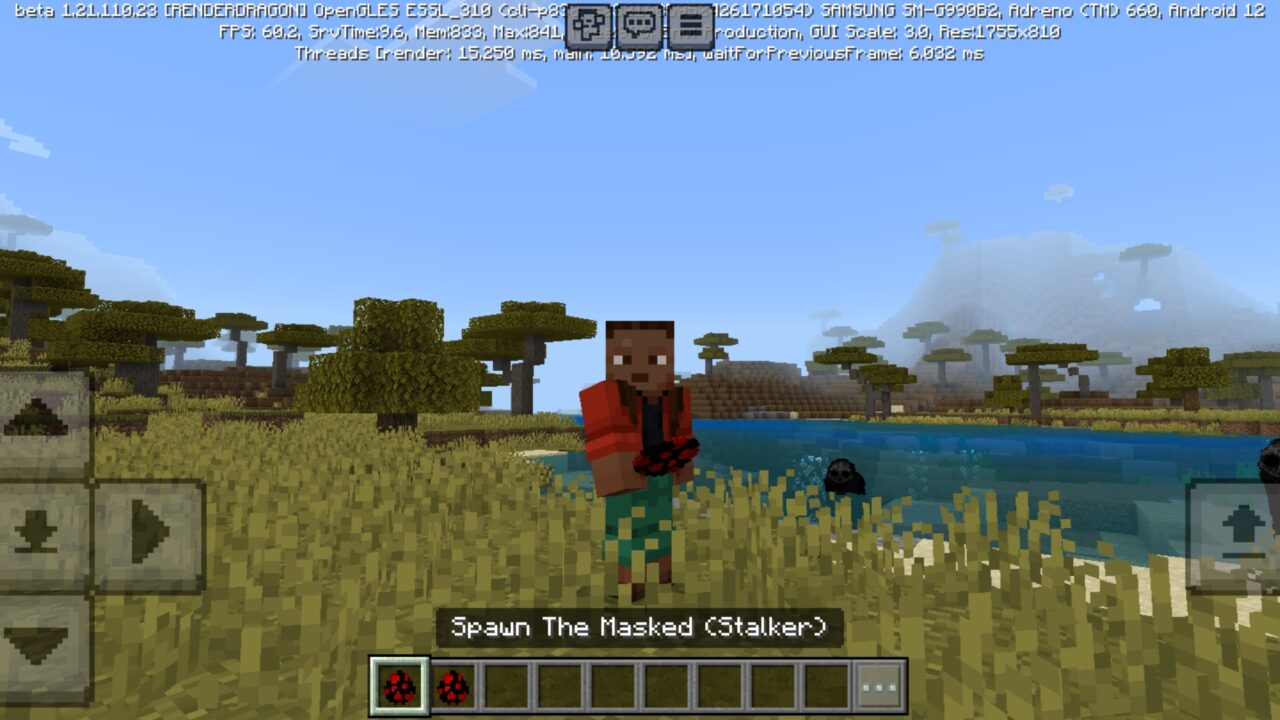Tap the player character holding the spawn egg
The height and width of the screenshot is (720, 1280).
640,430
